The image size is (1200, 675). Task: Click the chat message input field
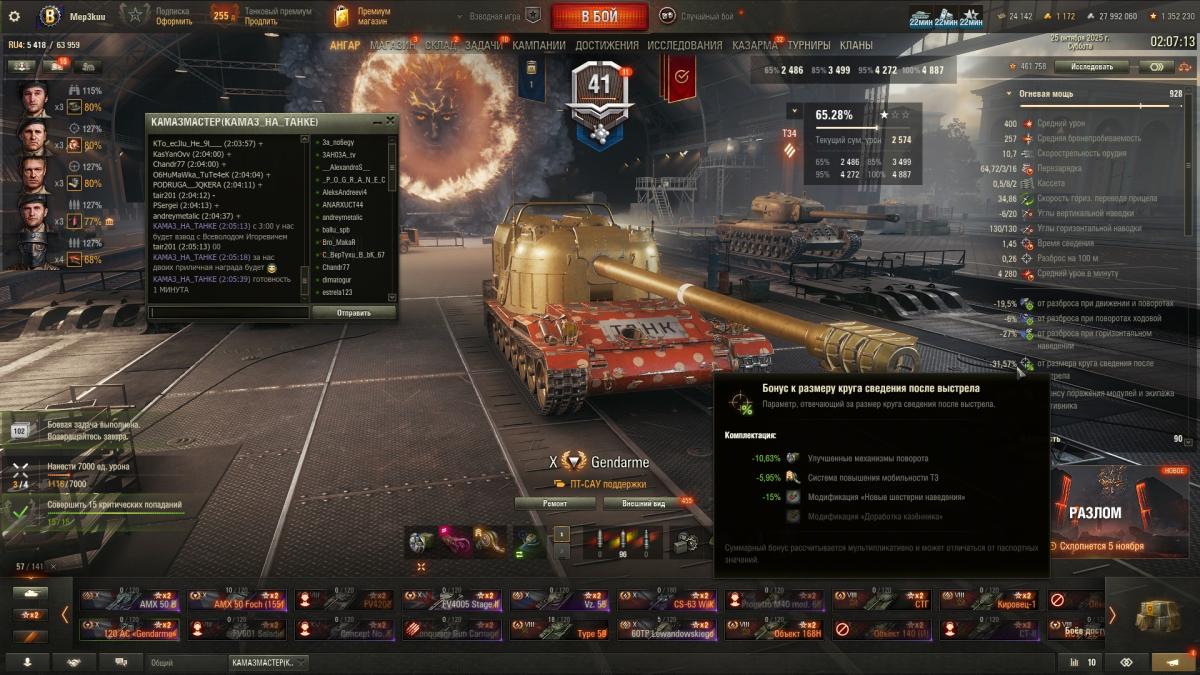coord(228,313)
